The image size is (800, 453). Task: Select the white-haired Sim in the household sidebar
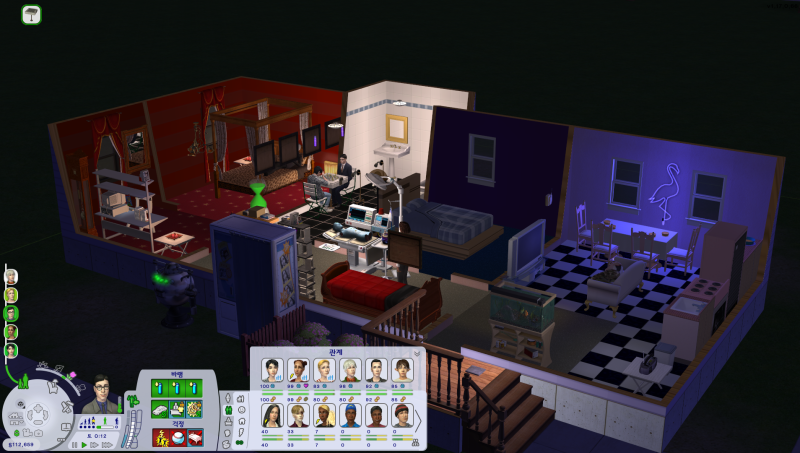coord(11,276)
